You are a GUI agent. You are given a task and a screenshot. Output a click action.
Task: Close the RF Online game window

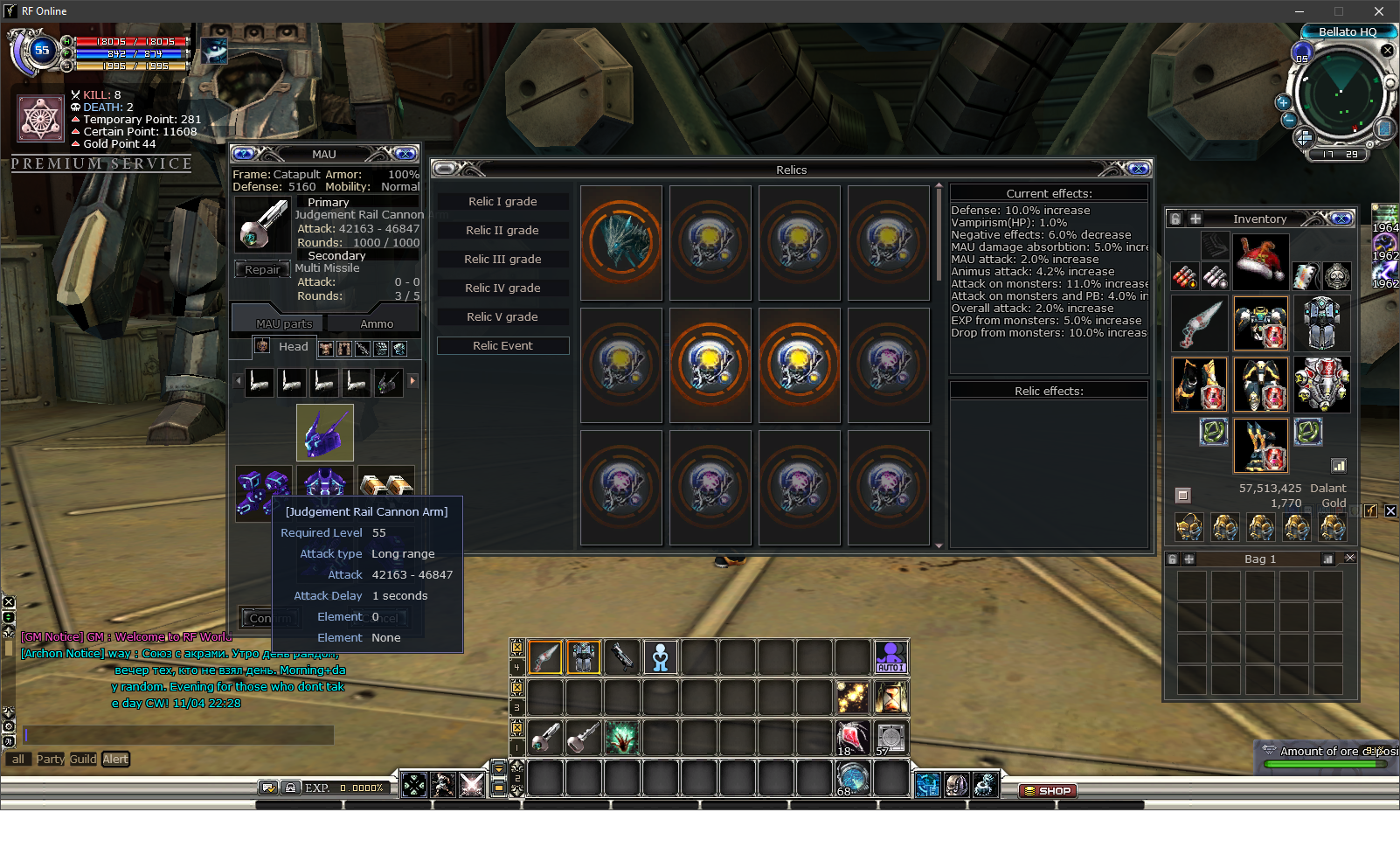pos(1379,11)
